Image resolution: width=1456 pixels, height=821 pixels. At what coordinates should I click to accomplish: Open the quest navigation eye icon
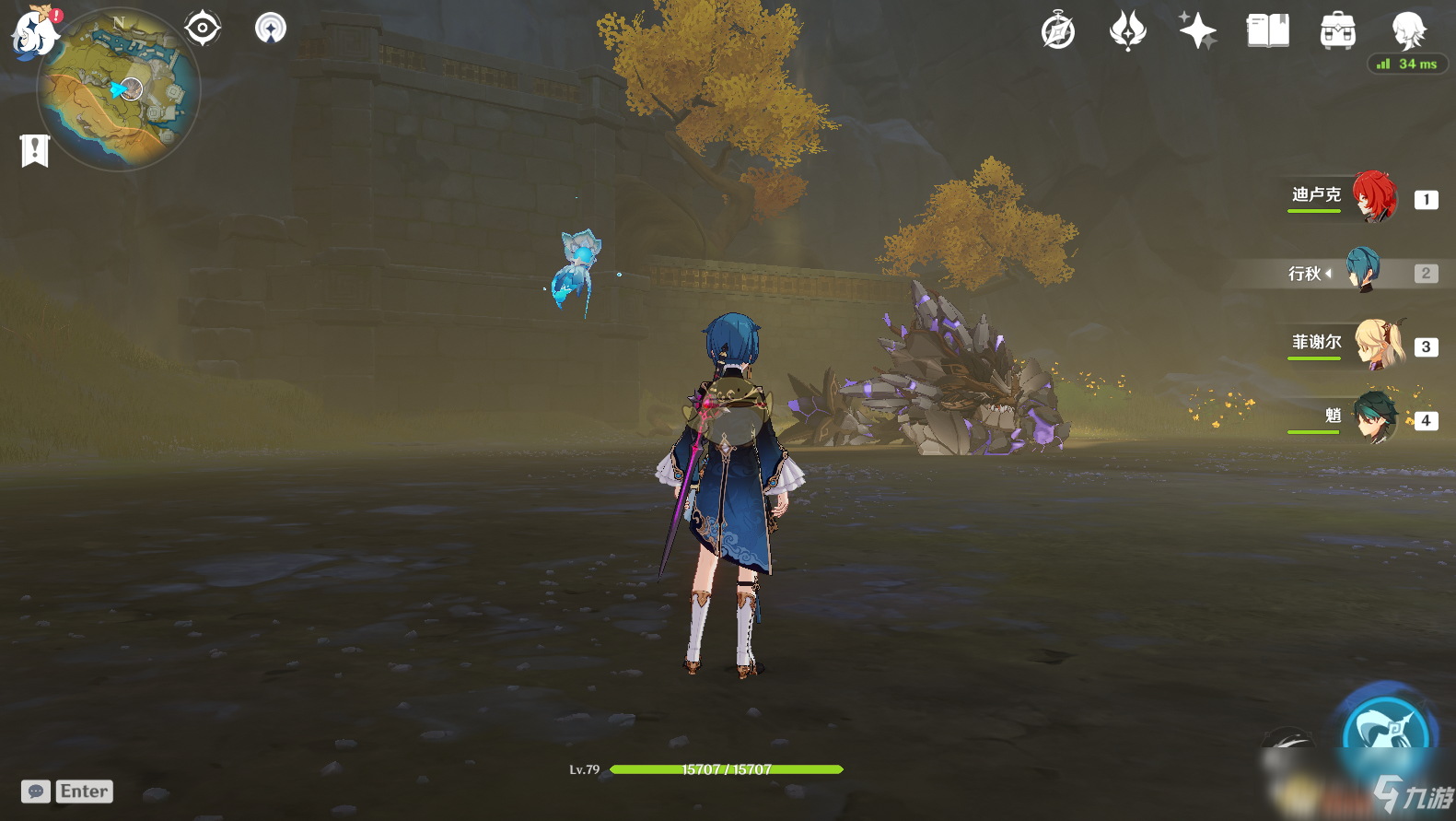[203, 28]
